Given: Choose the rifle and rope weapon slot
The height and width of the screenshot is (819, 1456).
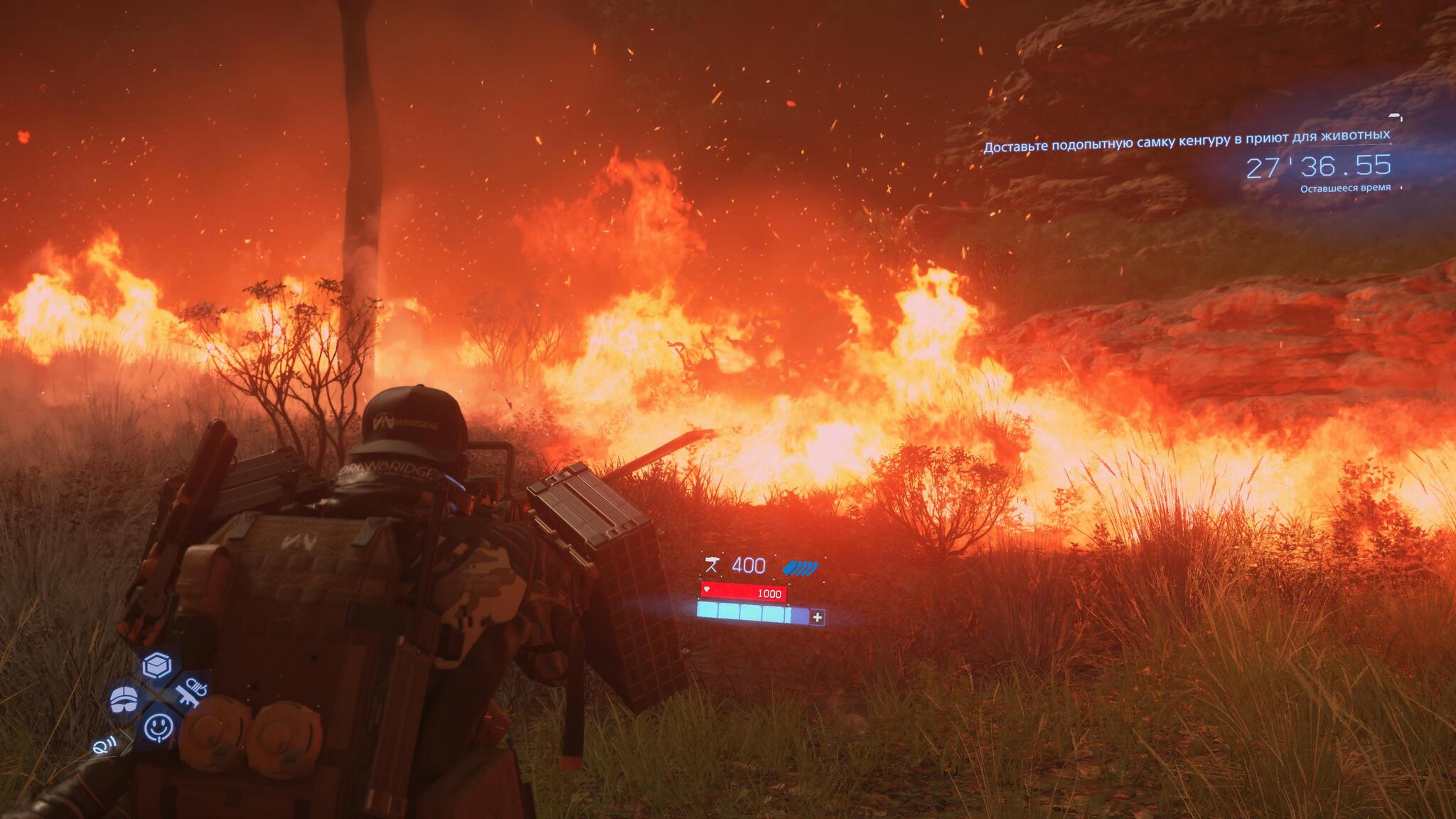Looking at the screenshot, I should (191, 693).
